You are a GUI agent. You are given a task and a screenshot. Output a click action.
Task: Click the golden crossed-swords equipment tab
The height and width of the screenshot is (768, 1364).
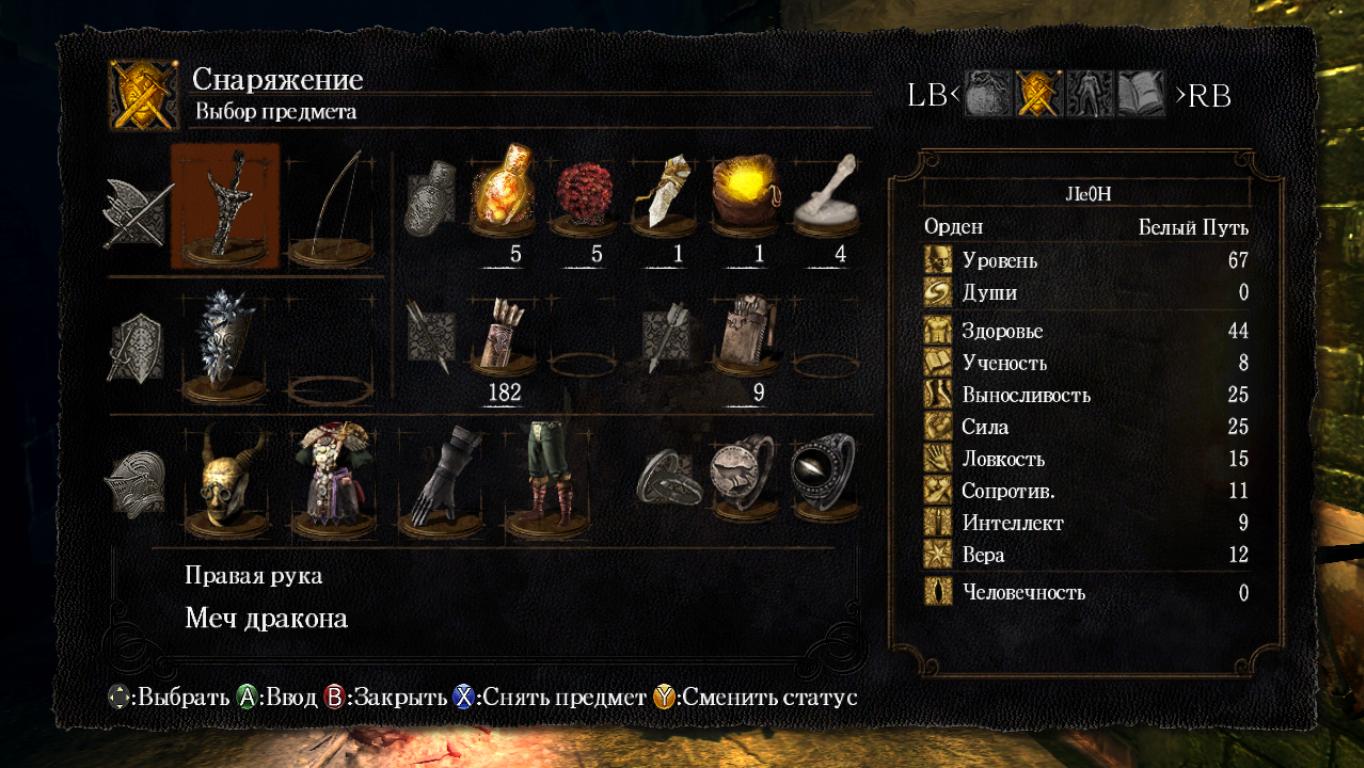pos(1038,95)
